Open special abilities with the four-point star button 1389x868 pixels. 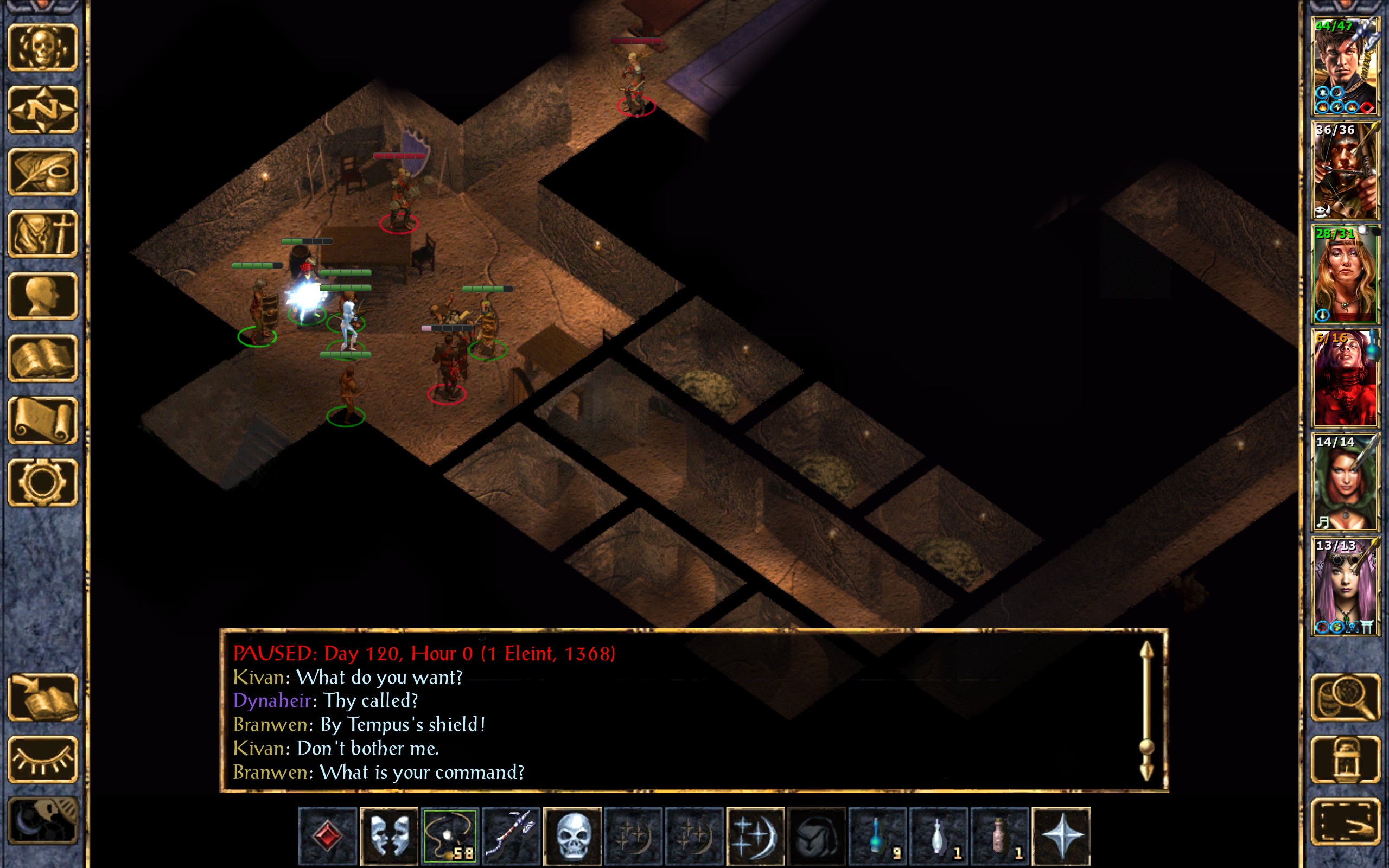click(x=1061, y=836)
